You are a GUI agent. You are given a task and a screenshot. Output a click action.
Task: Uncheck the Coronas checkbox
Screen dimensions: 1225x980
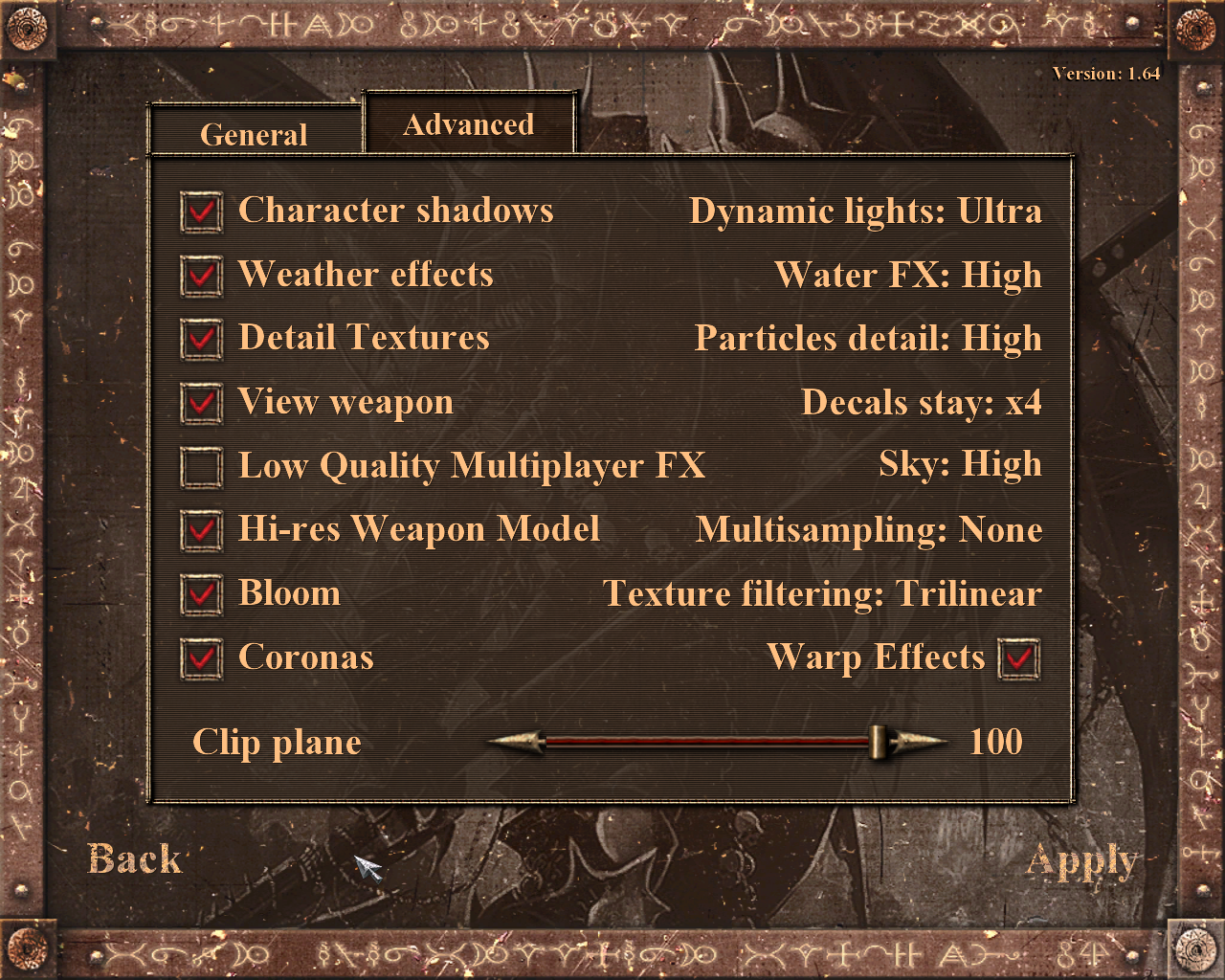point(201,658)
